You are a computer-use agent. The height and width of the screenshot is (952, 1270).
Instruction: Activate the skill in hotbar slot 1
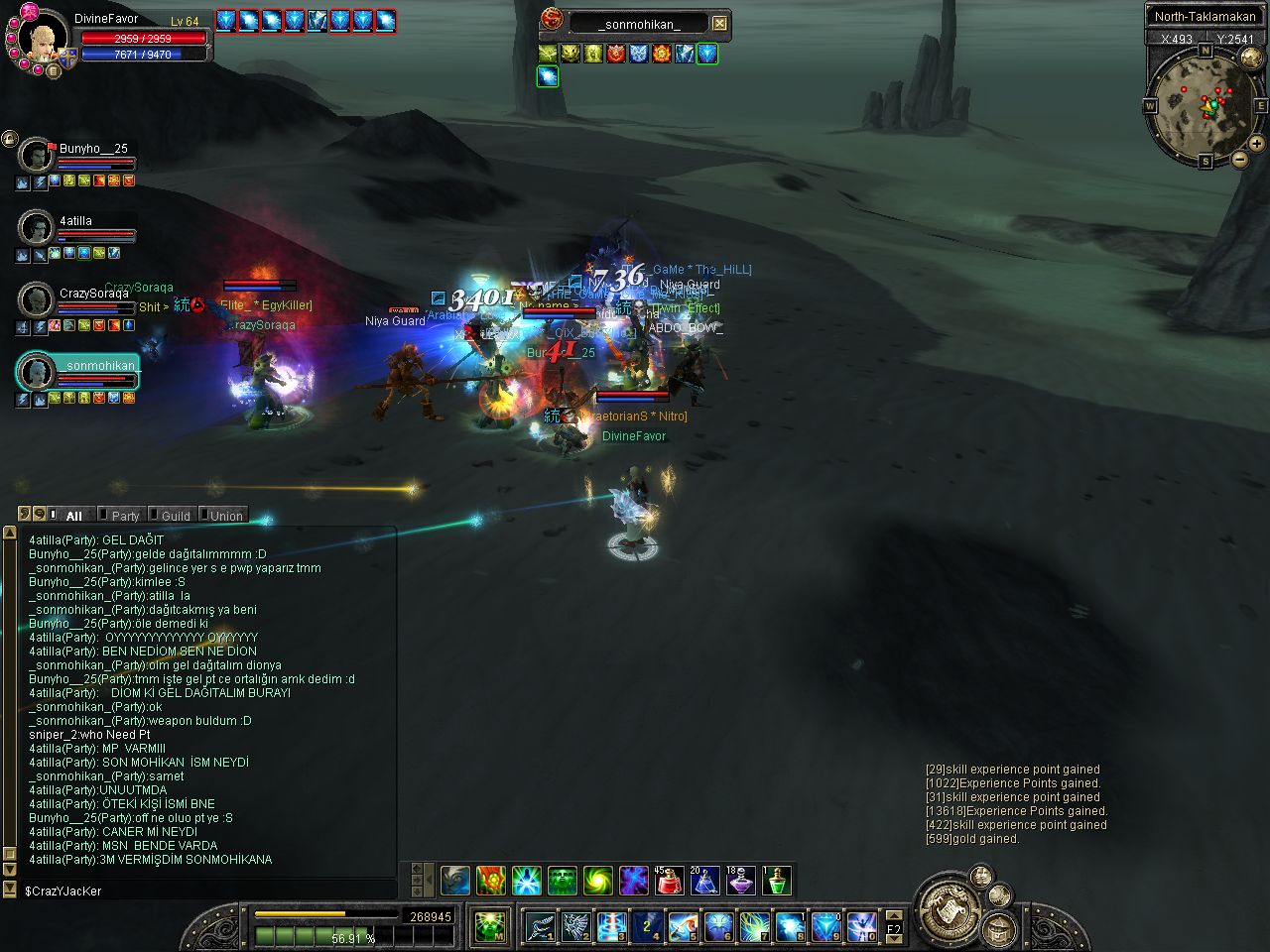pos(541,926)
